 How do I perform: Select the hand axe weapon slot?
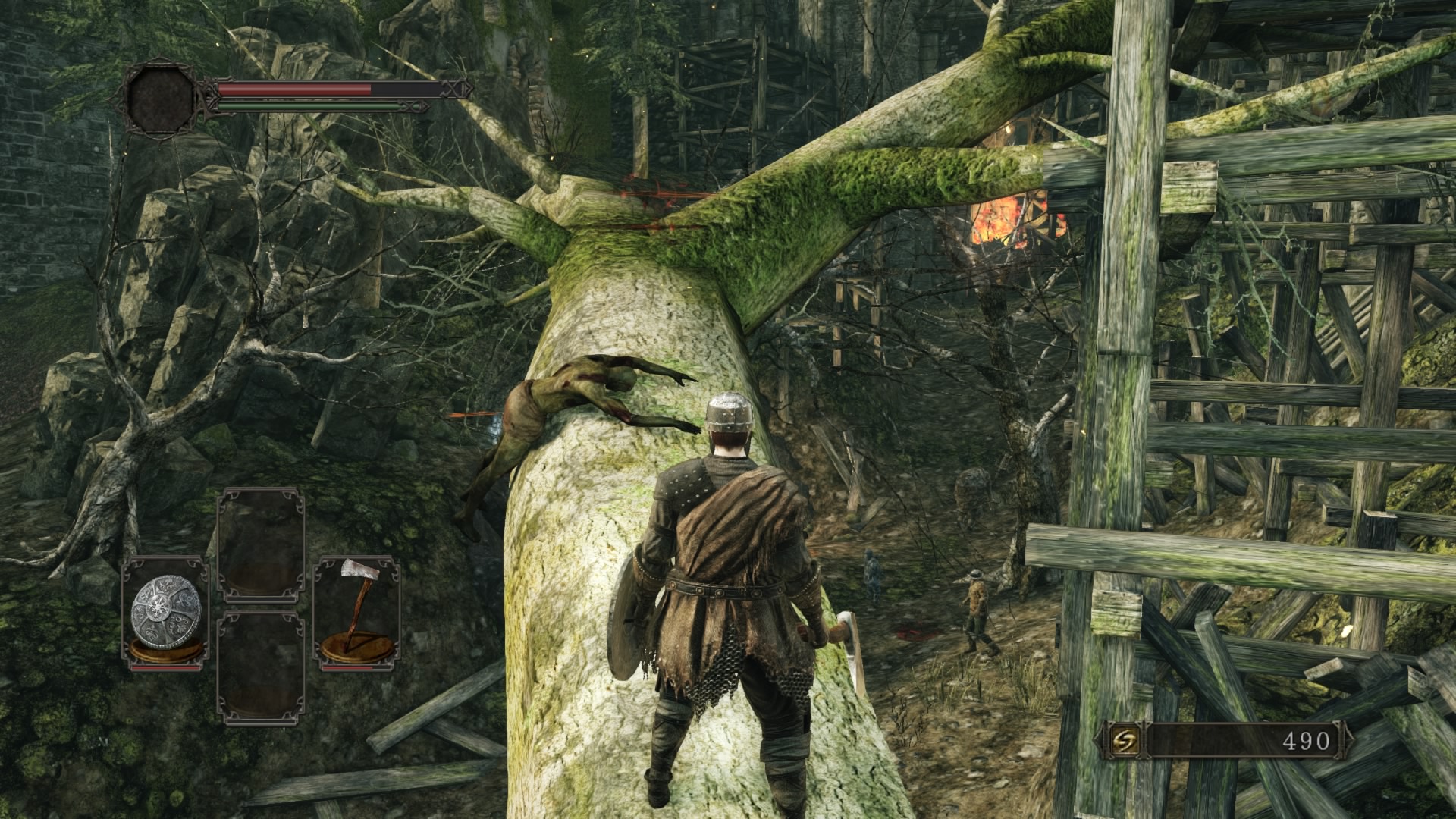356,613
